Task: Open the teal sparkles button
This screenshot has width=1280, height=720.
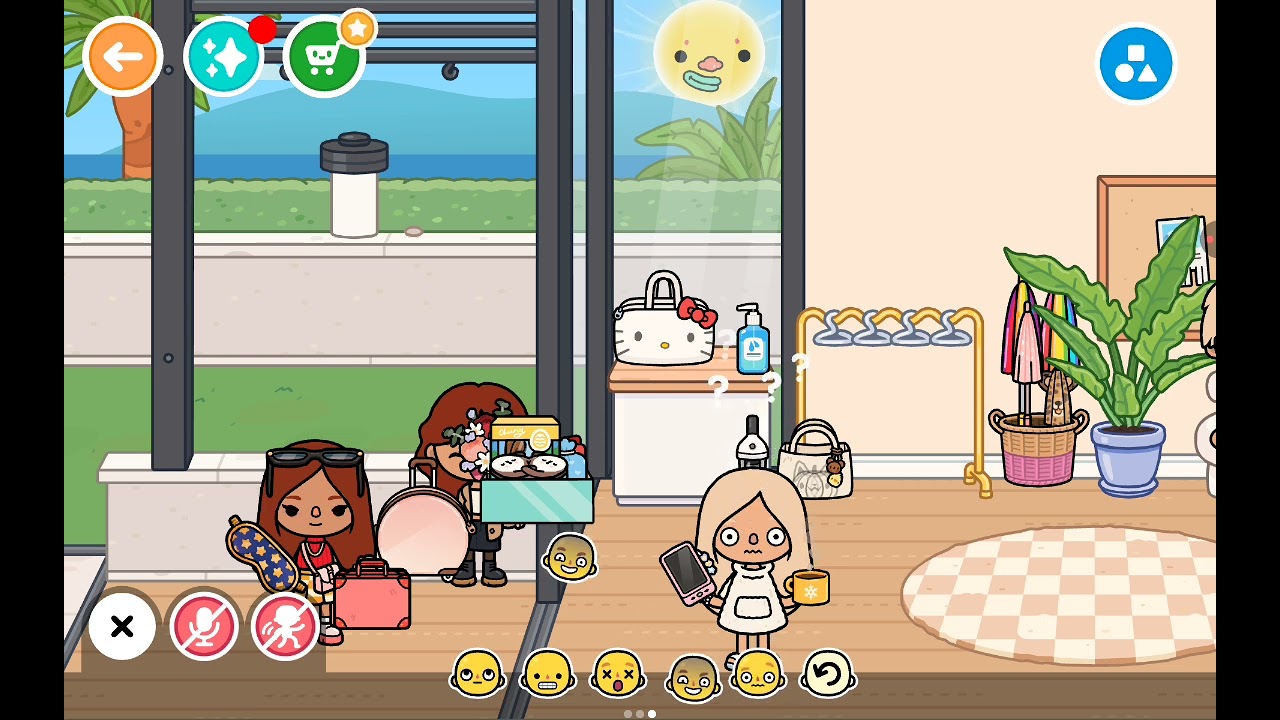Action: coord(223,57)
